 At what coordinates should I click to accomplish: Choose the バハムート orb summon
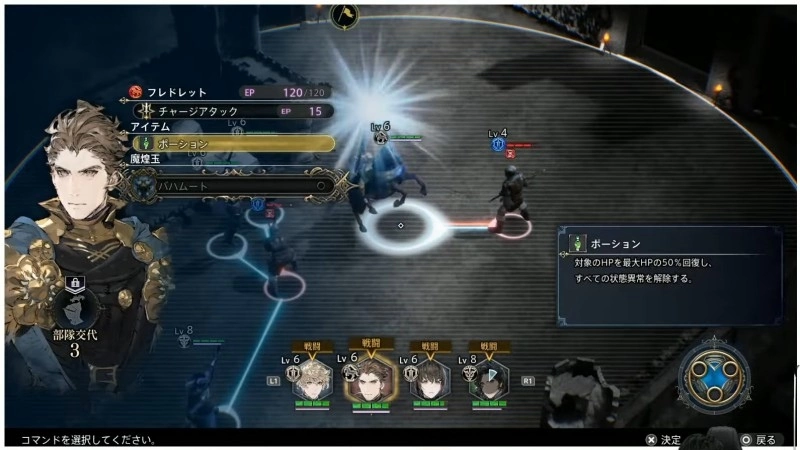tap(235, 185)
